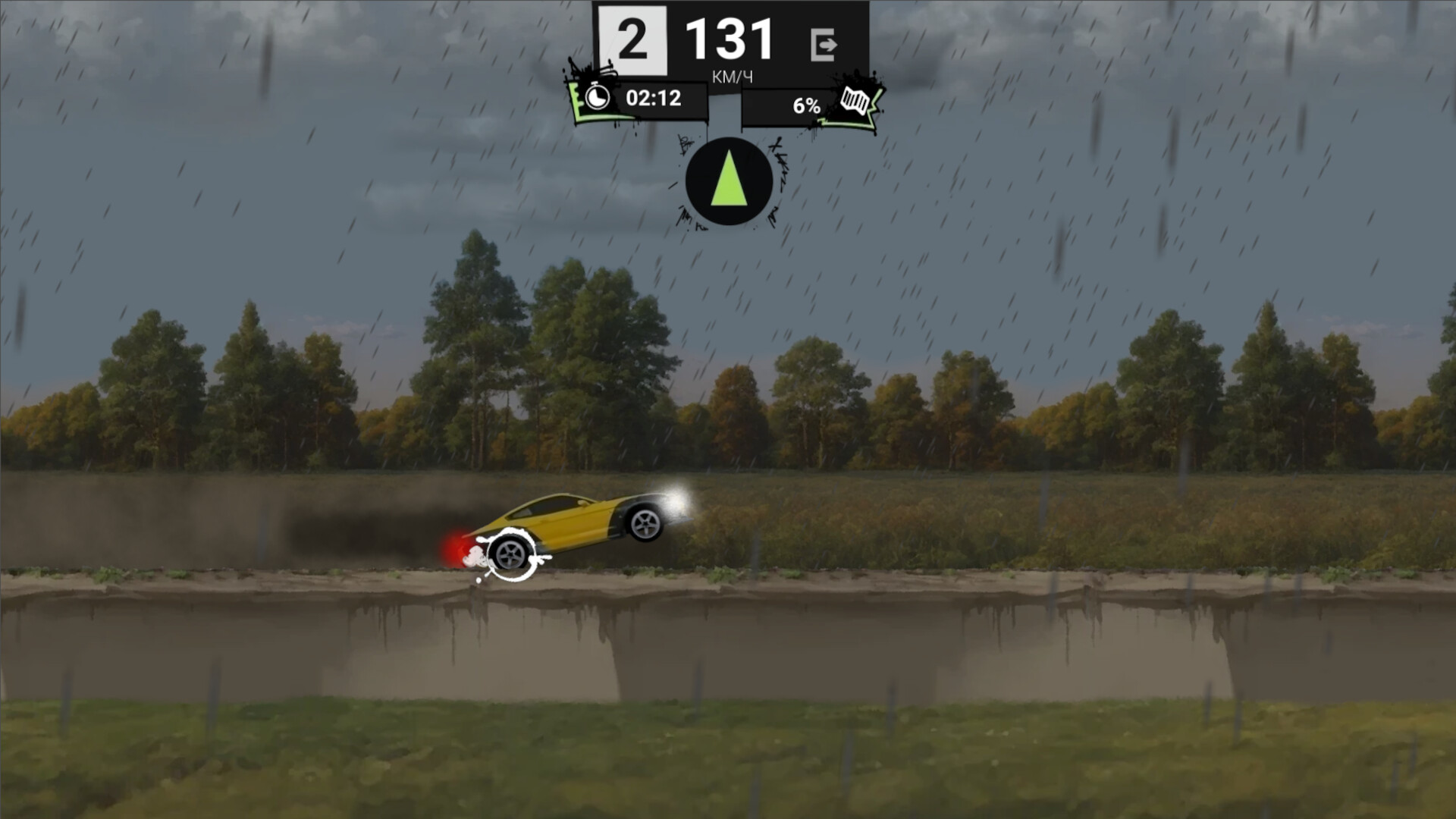Screen dimensions: 1456x819
Task: Select the gear indicator showing 2
Action: [x=632, y=38]
